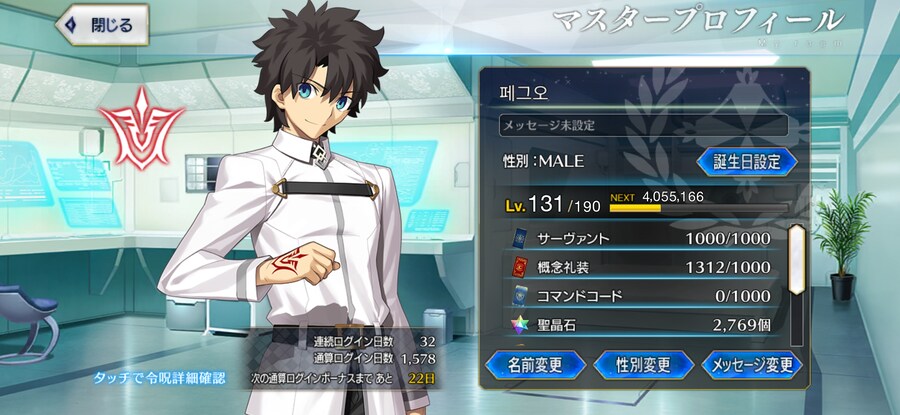
Task: Select the 聖晶石 saint quartz row
Action: point(640,325)
